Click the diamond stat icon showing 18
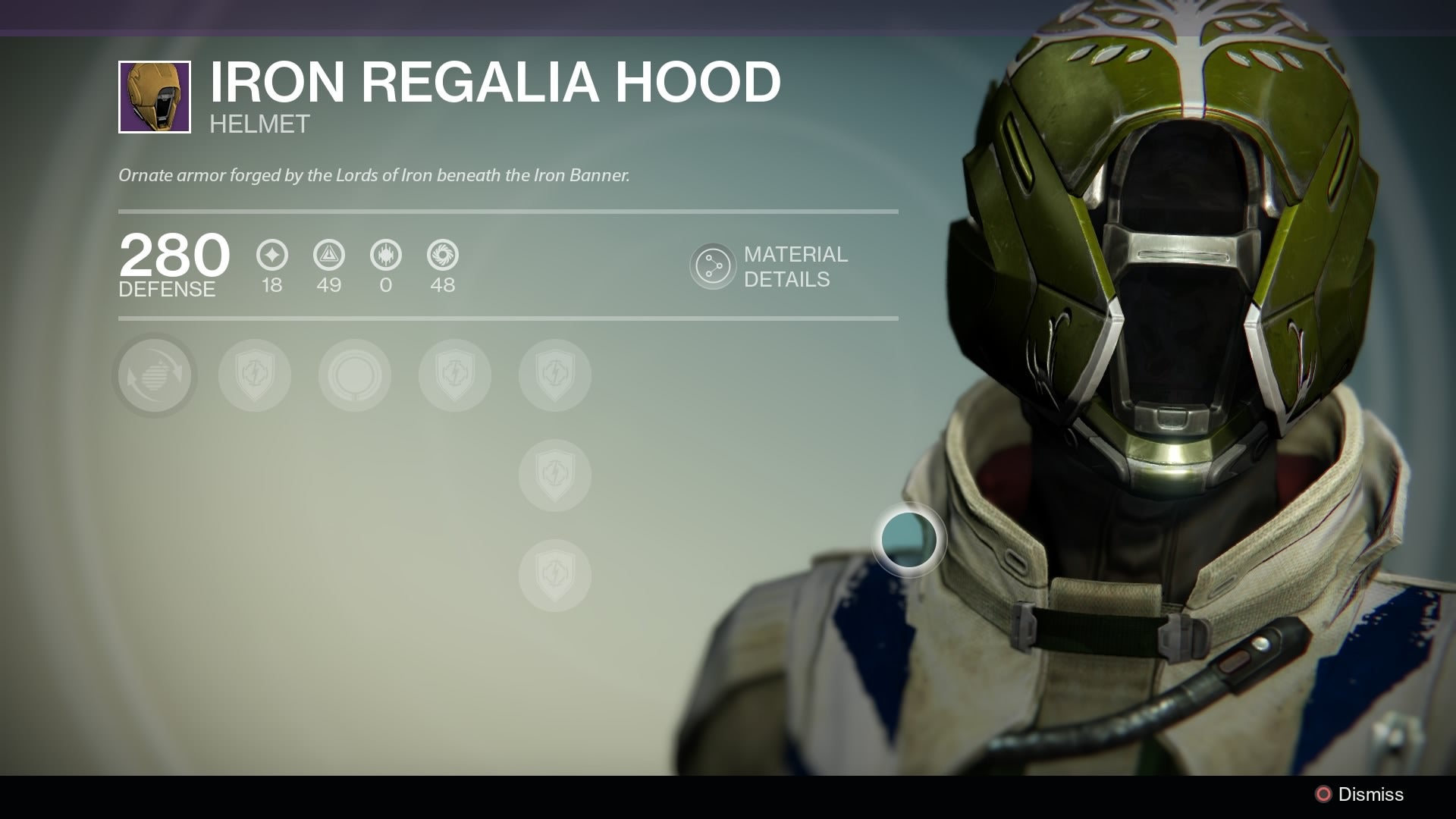This screenshot has height=819, width=1456. pyautogui.click(x=271, y=256)
